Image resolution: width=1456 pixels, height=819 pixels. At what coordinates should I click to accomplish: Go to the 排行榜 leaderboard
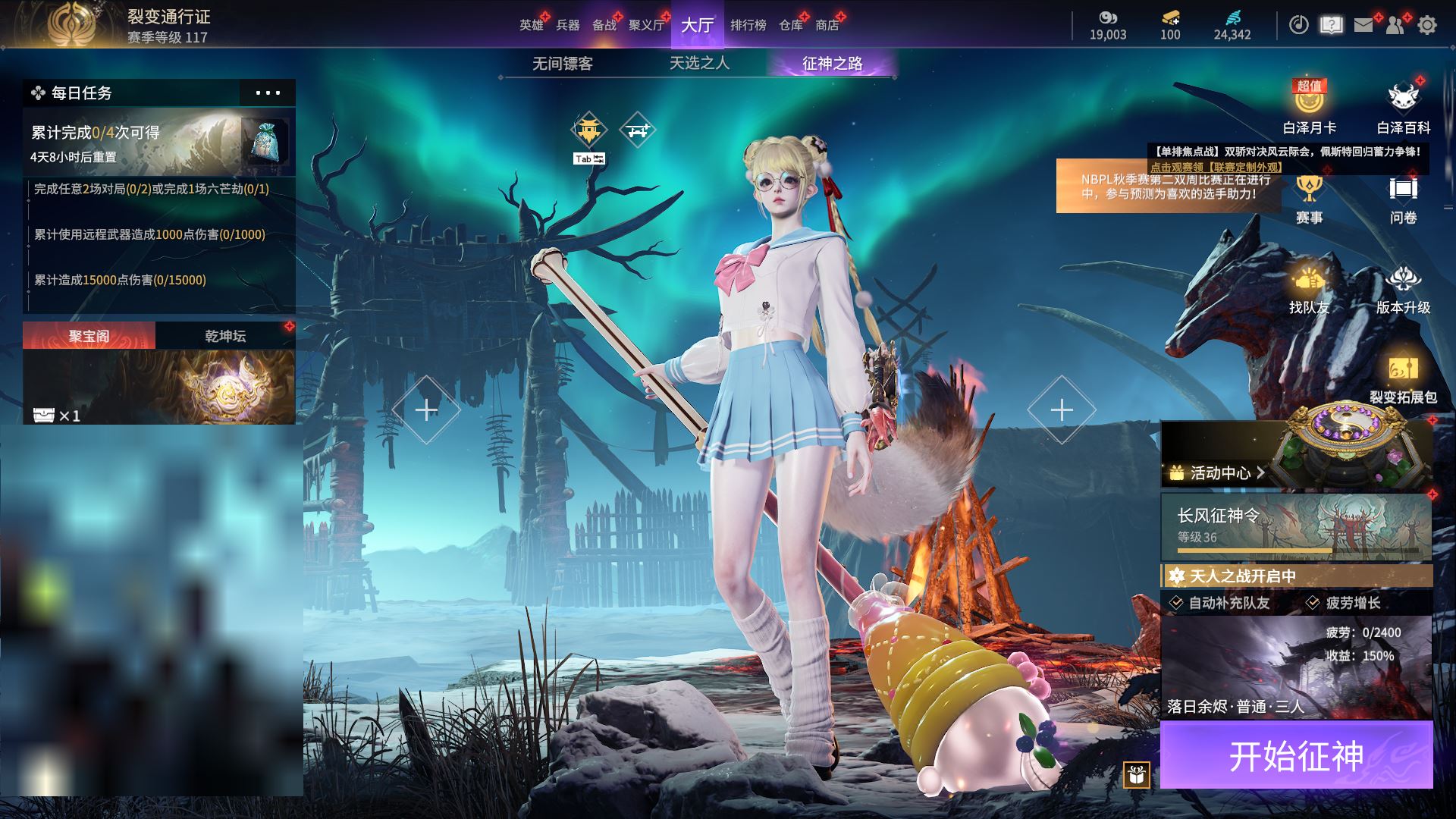pyautogui.click(x=748, y=25)
